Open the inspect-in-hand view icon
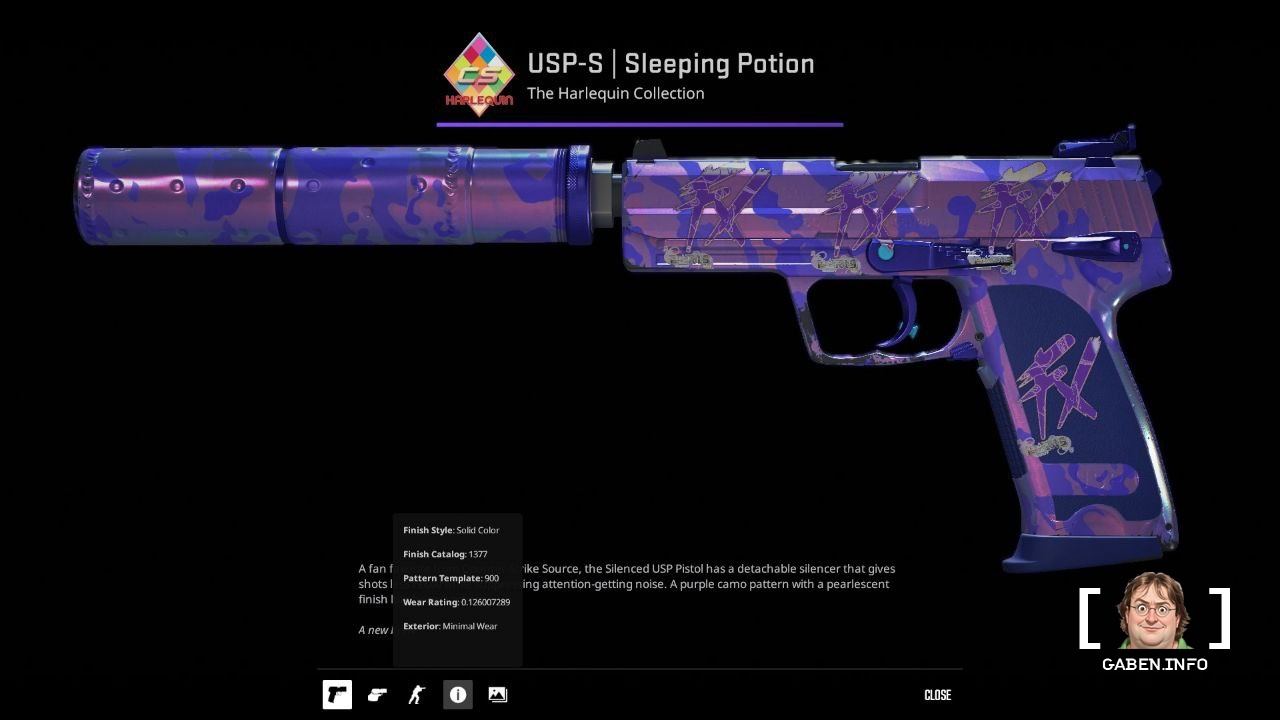This screenshot has height=720, width=1280. coord(377,694)
